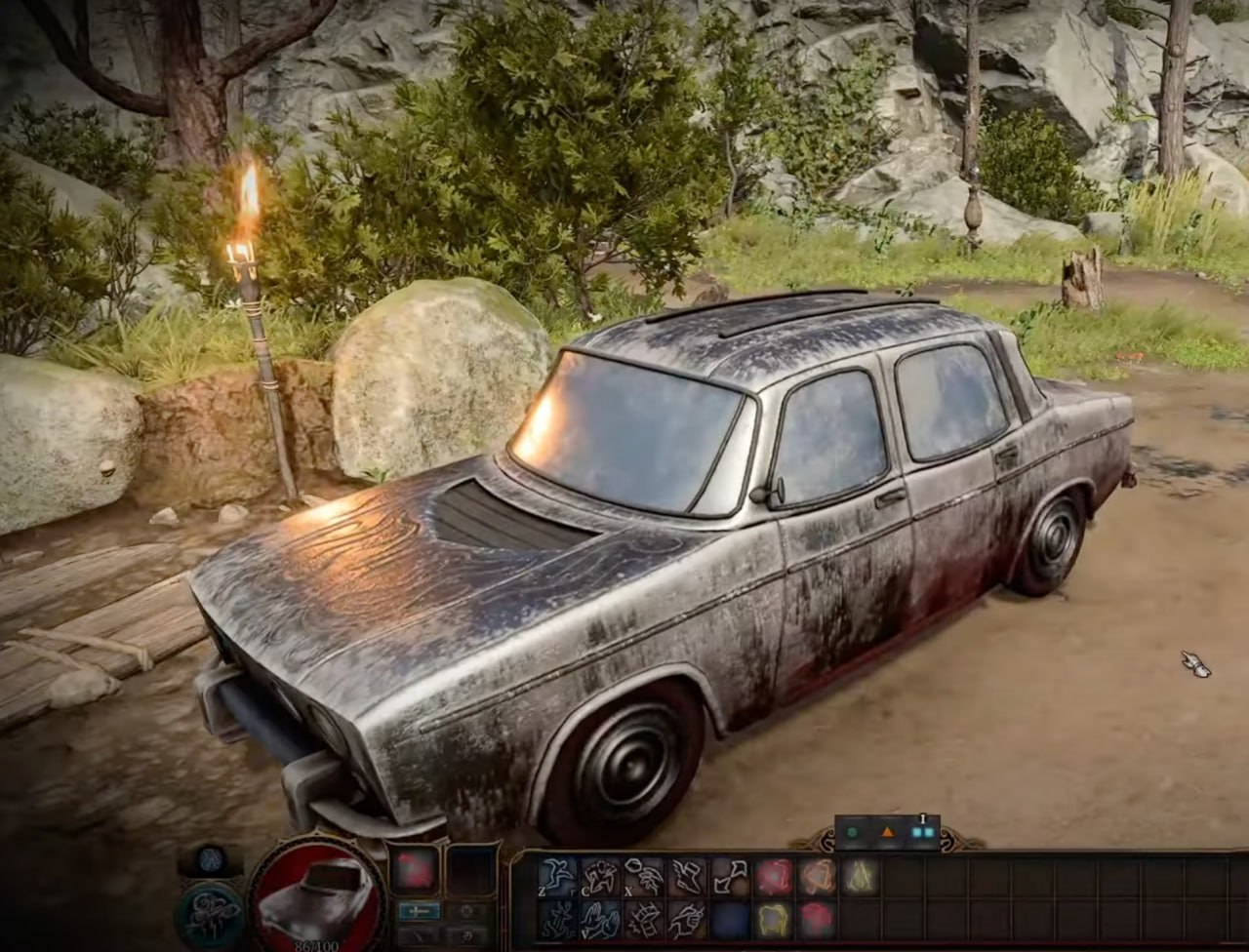Click the round teal button left of portrait

click(210, 913)
